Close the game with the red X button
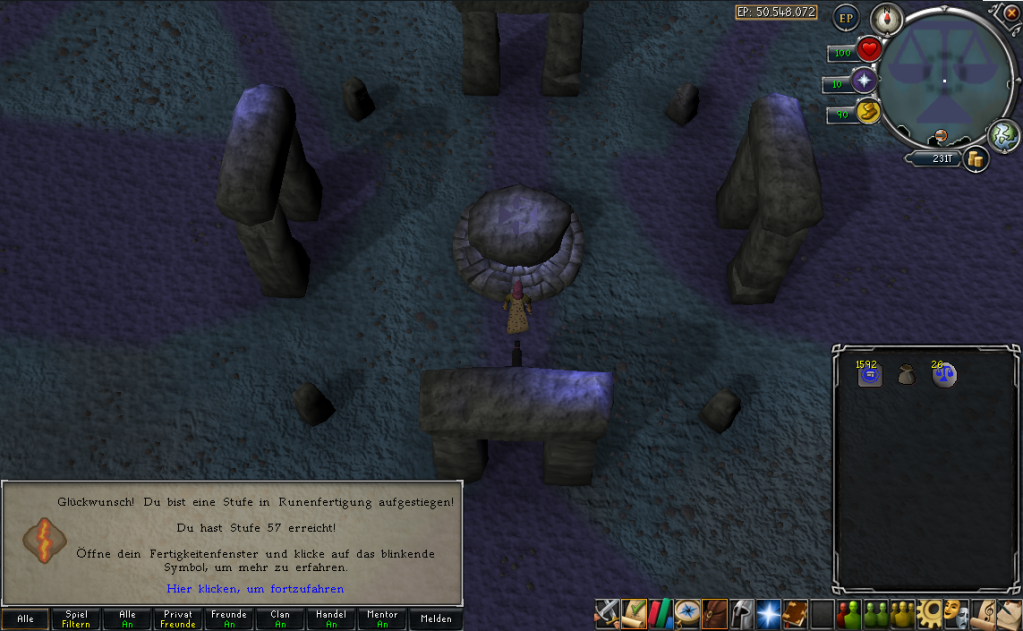 [1009, 14]
